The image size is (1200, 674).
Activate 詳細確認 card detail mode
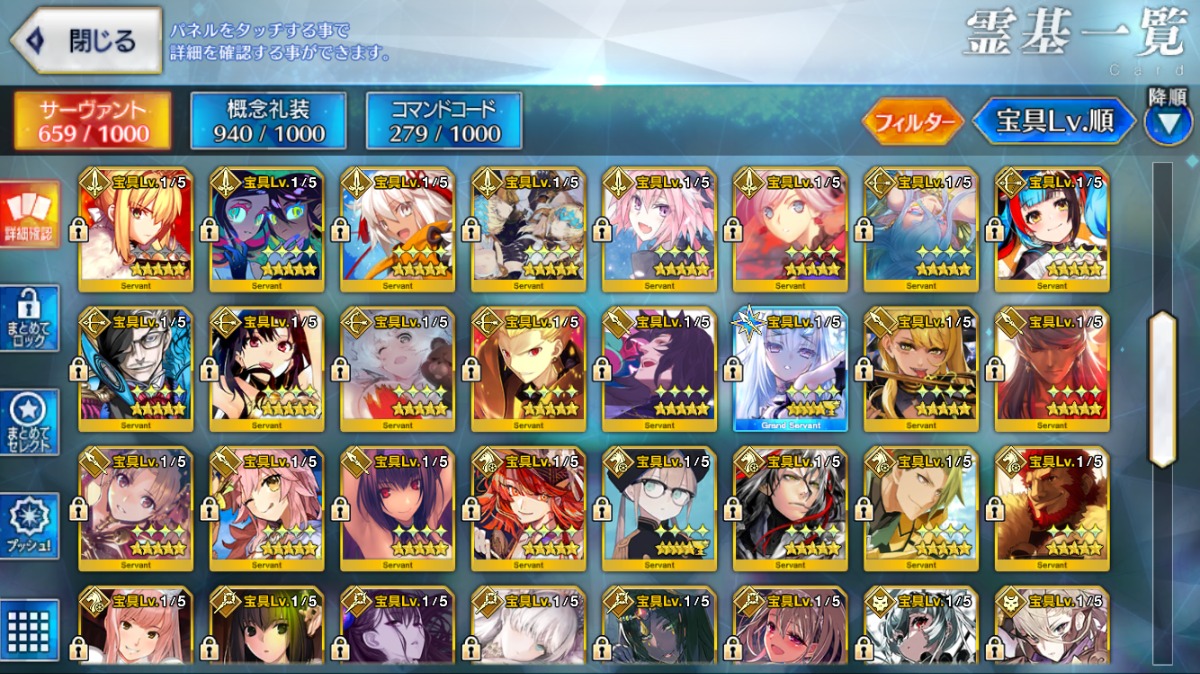pos(29,215)
